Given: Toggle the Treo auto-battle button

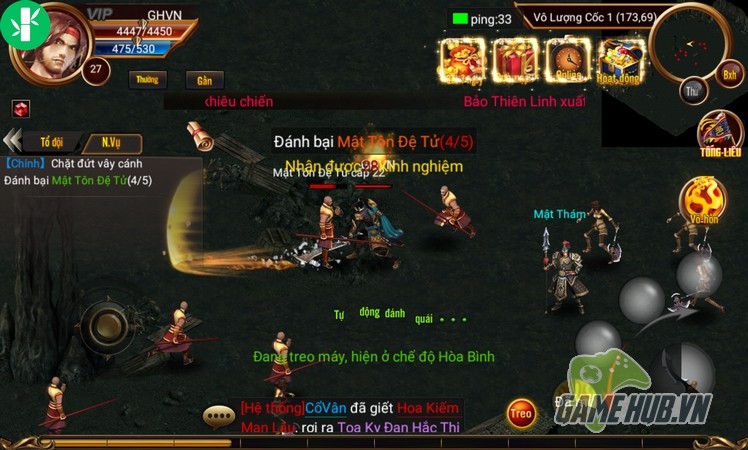Looking at the screenshot, I should tap(520, 411).
